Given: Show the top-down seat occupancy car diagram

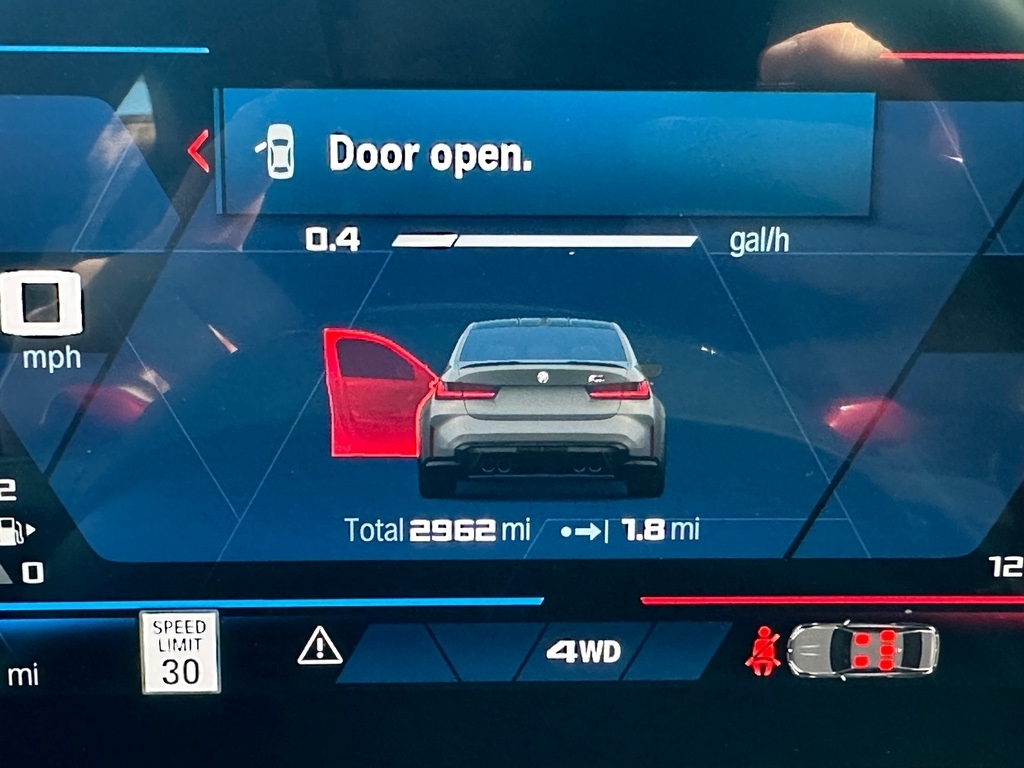Looking at the screenshot, I should [x=862, y=650].
